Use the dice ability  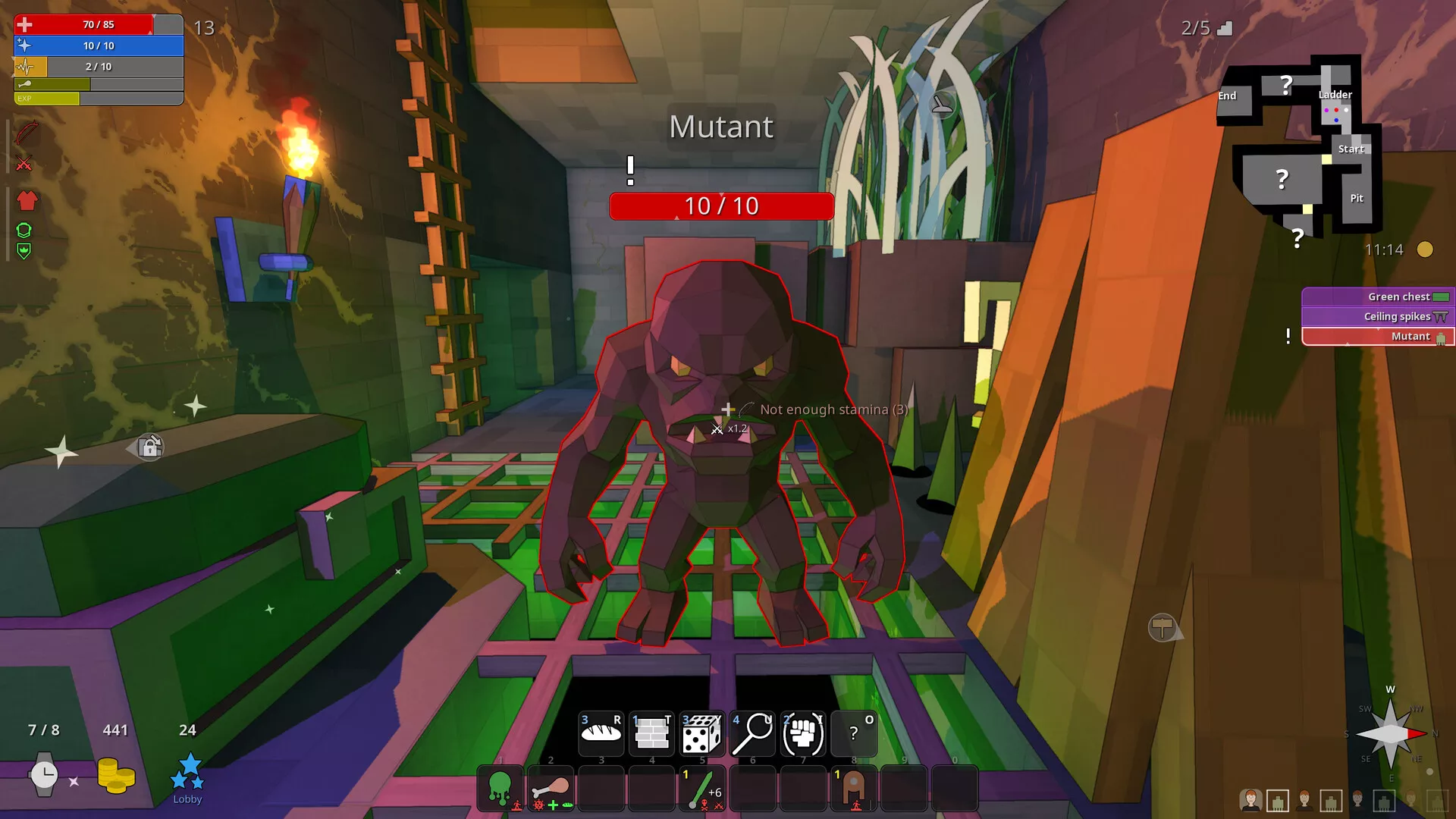pos(701,733)
